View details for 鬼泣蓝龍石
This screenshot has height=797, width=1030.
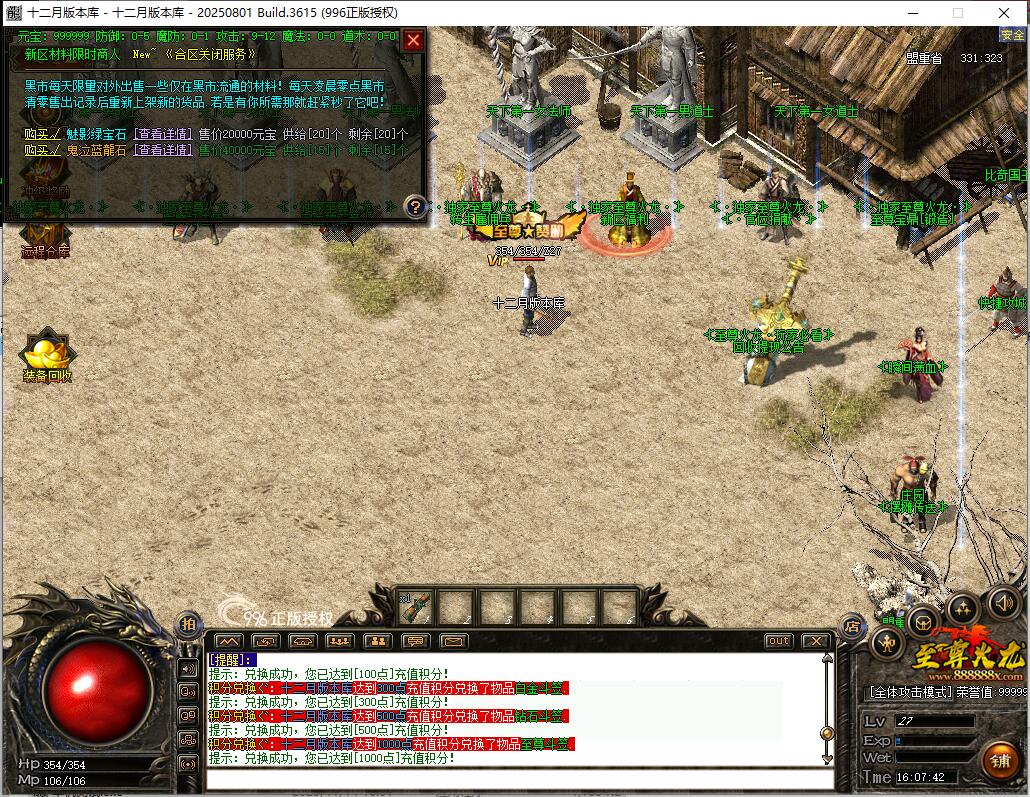coord(163,150)
